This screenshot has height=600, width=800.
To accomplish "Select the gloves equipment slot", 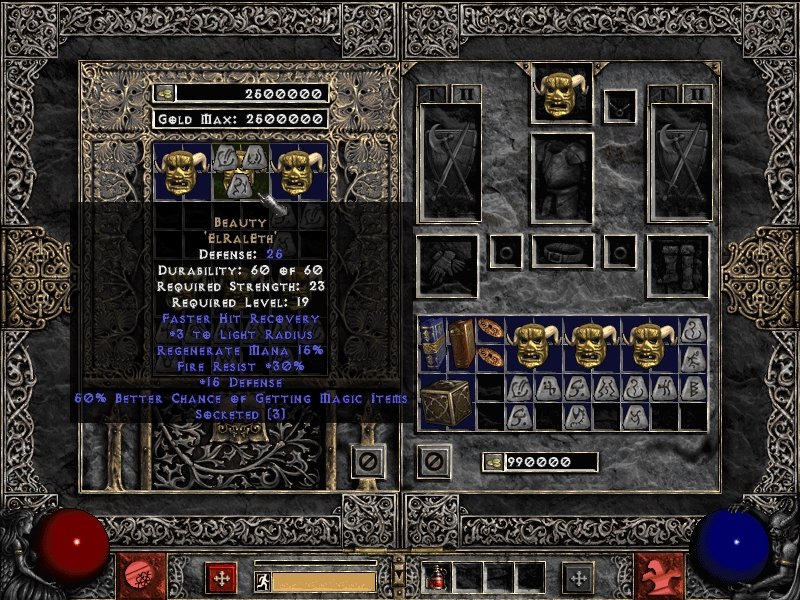I will [446, 266].
